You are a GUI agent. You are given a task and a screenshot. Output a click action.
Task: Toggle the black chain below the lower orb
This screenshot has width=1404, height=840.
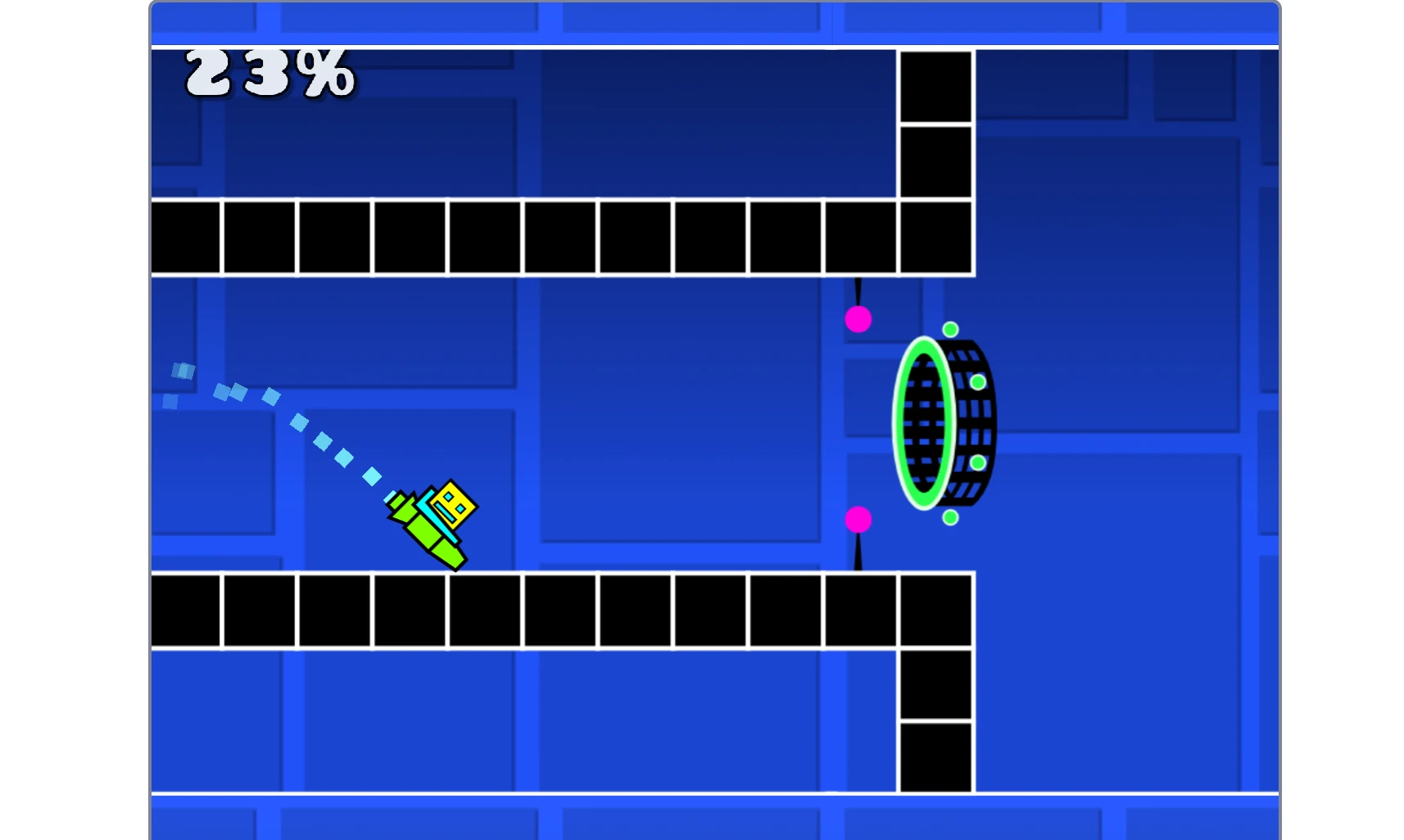click(x=858, y=551)
